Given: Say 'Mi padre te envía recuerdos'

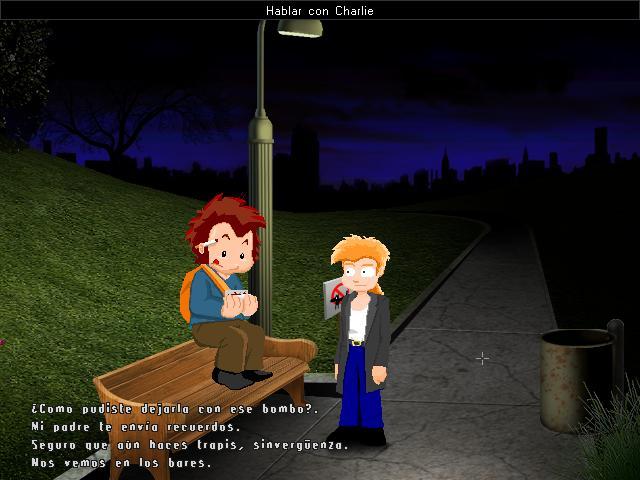Looking at the screenshot, I should pos(136,426).
